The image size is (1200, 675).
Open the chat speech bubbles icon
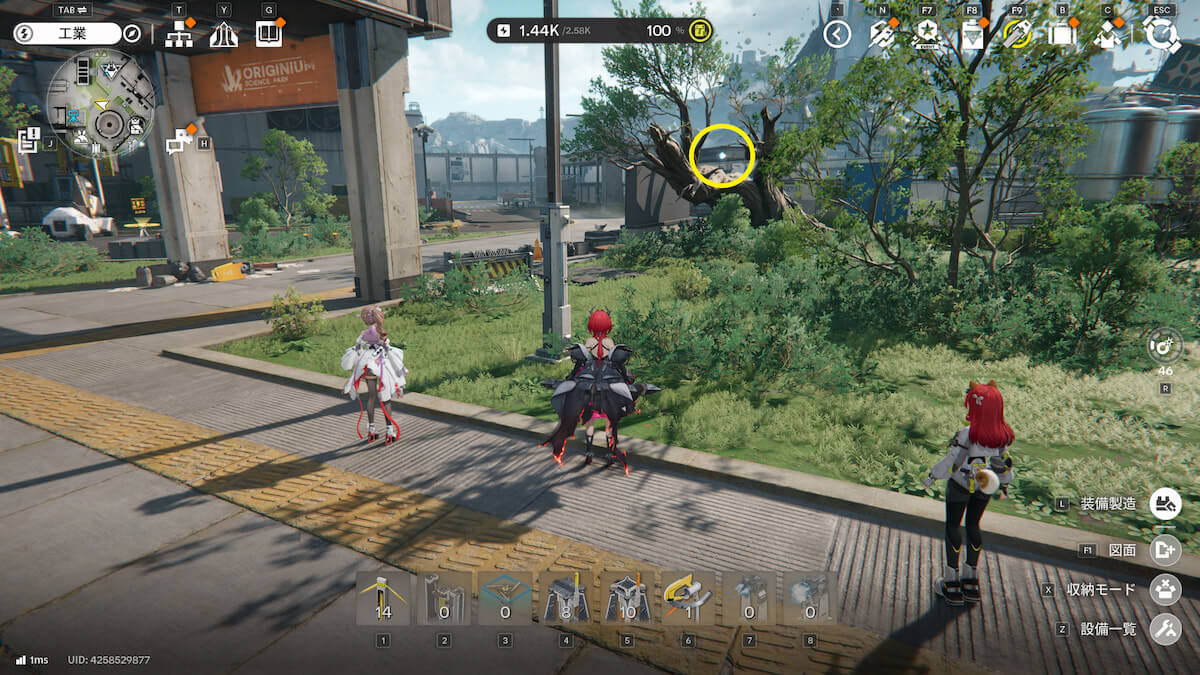click(179, 142)
